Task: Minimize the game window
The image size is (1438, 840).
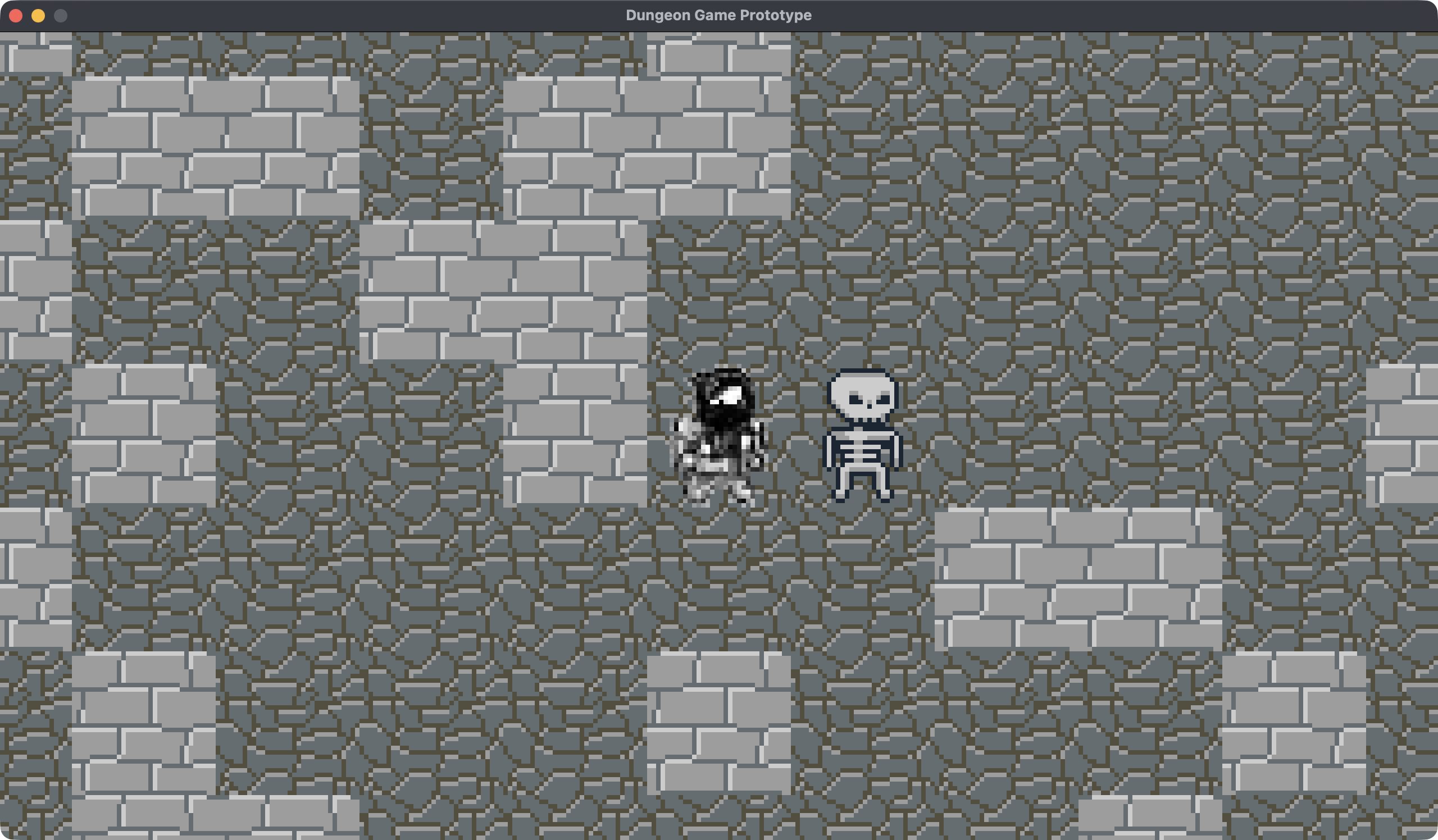Action: point(38,15)
